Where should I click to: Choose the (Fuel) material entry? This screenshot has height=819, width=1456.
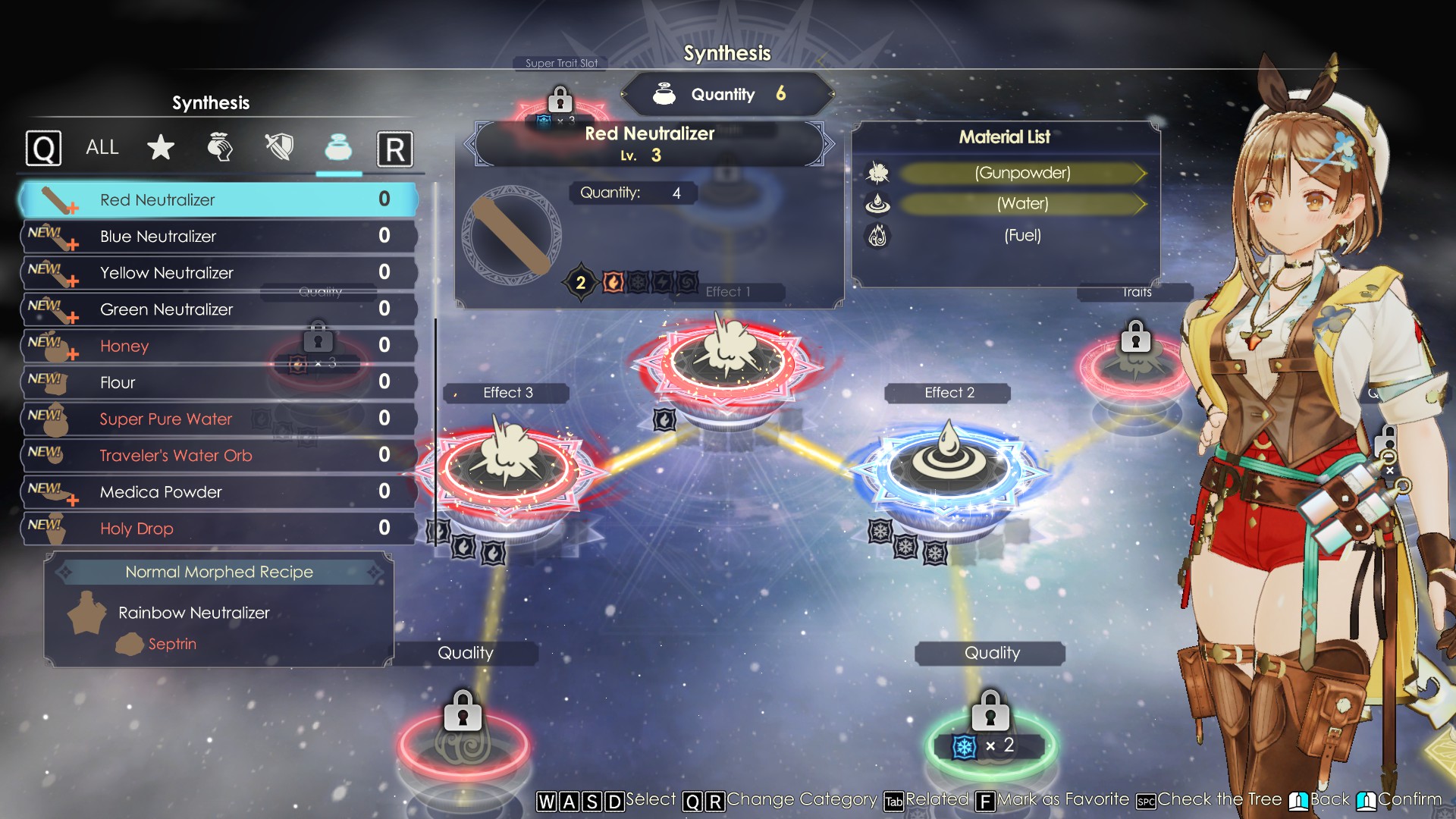tap(1021, 236)
